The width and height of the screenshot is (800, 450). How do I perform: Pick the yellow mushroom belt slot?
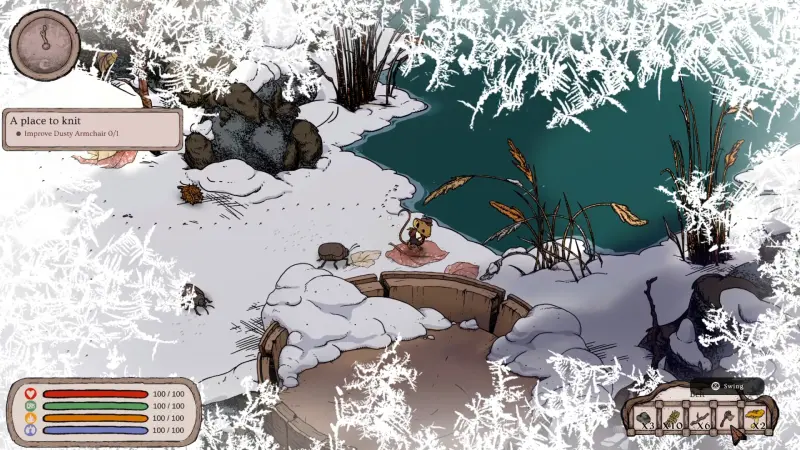tap(756, 417)
